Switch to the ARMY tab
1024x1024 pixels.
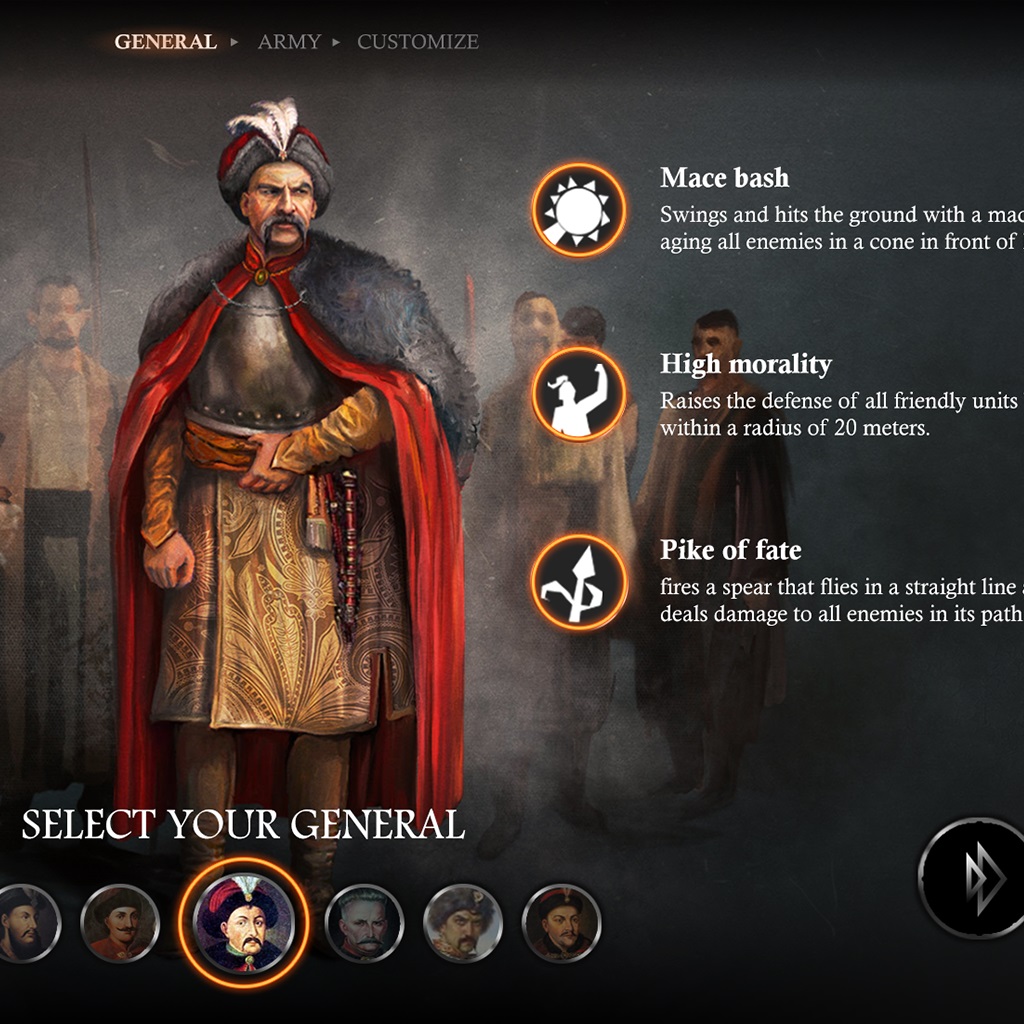coord(289,42)
